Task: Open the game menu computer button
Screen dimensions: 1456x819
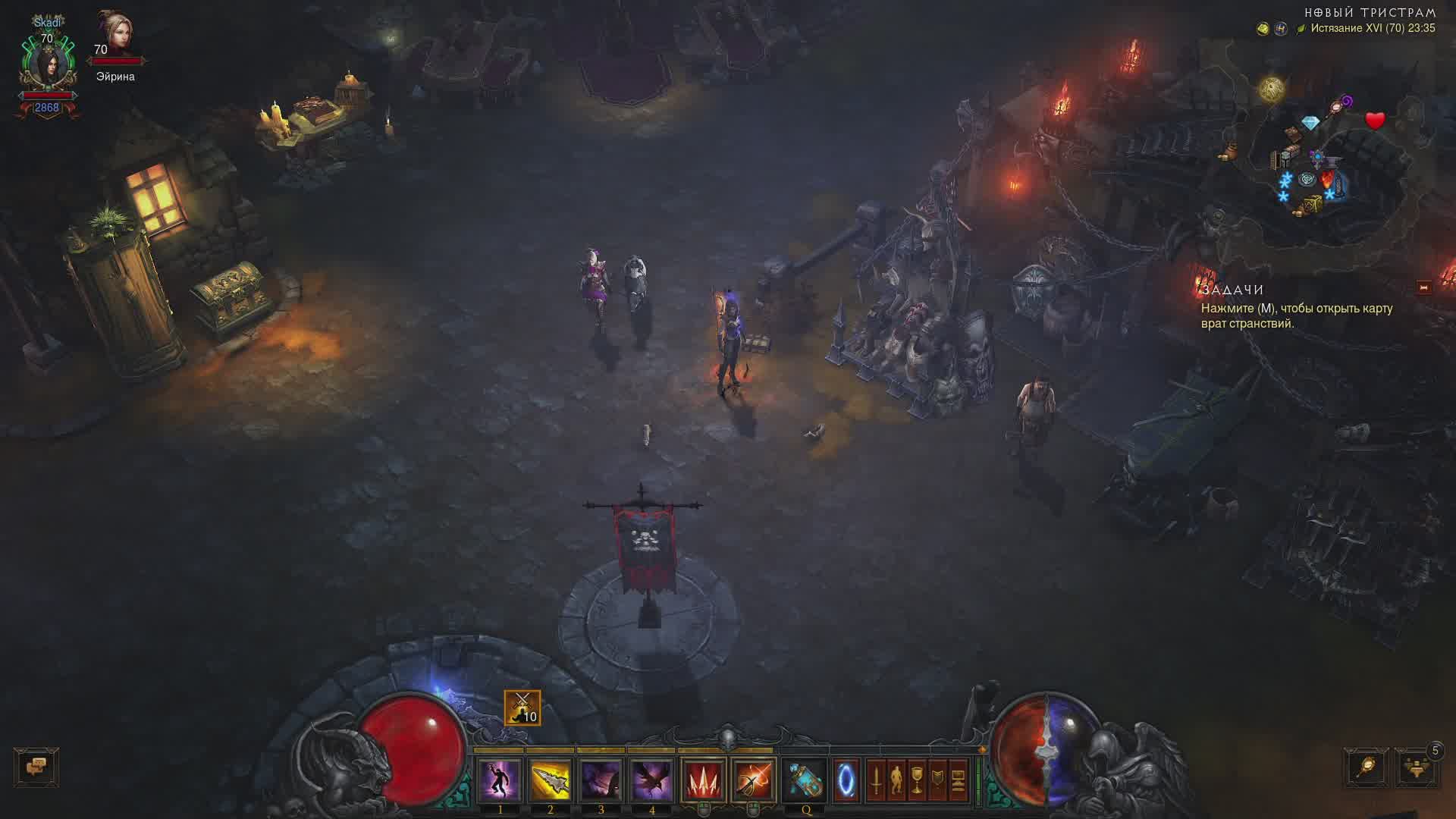Action: point(958,780)
